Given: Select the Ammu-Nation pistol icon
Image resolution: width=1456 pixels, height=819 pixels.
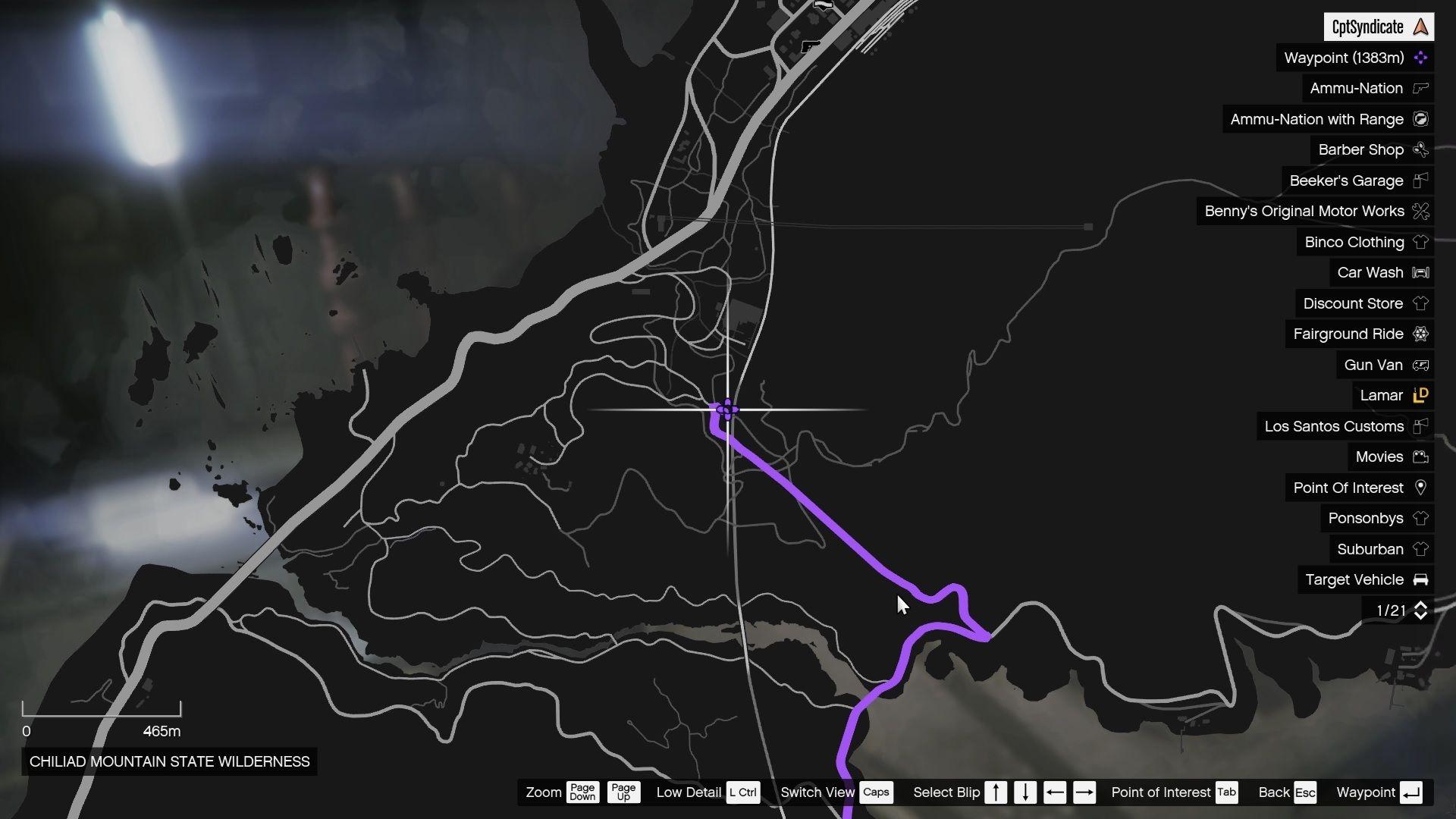Looking at the screenshot, I should [1420, 88].
